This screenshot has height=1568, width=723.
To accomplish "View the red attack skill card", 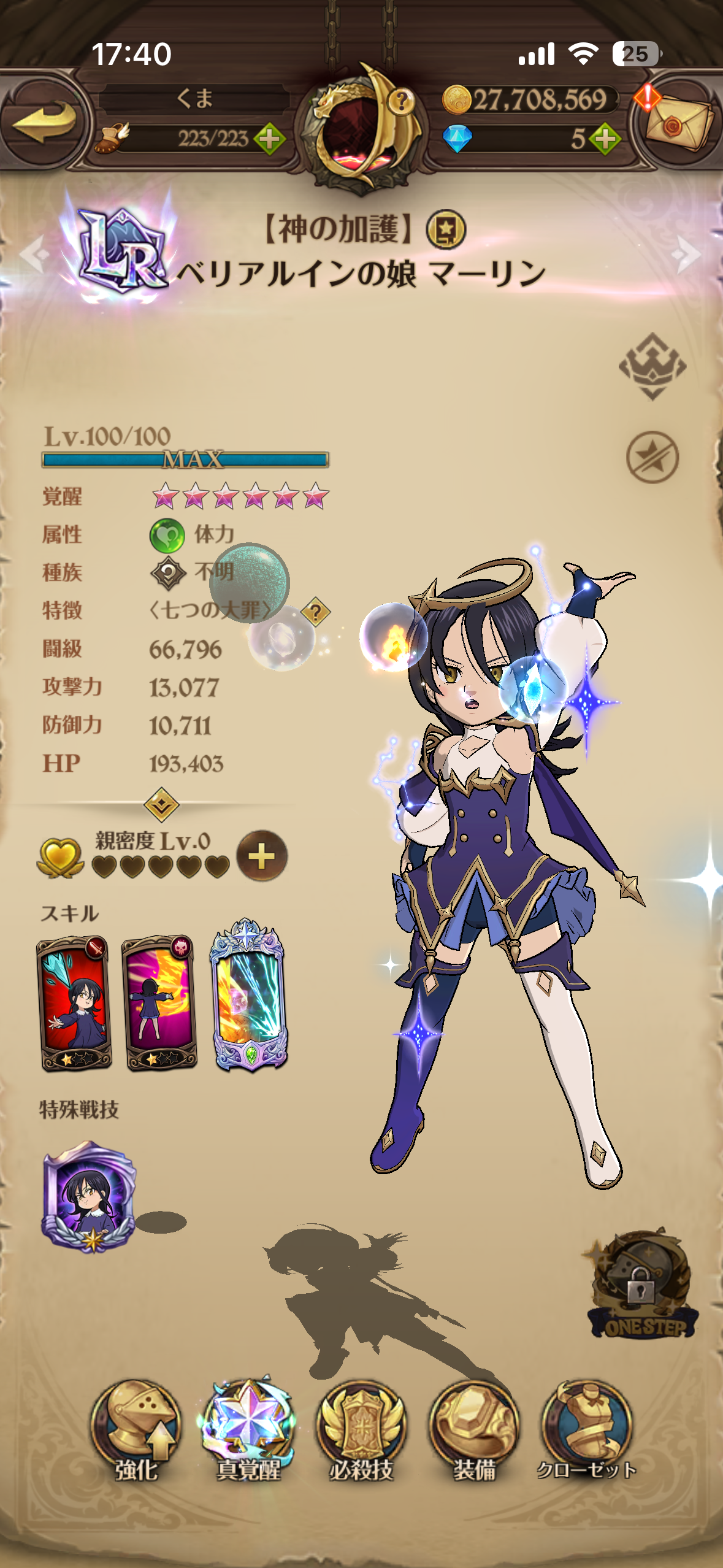I will [74, 1002].
